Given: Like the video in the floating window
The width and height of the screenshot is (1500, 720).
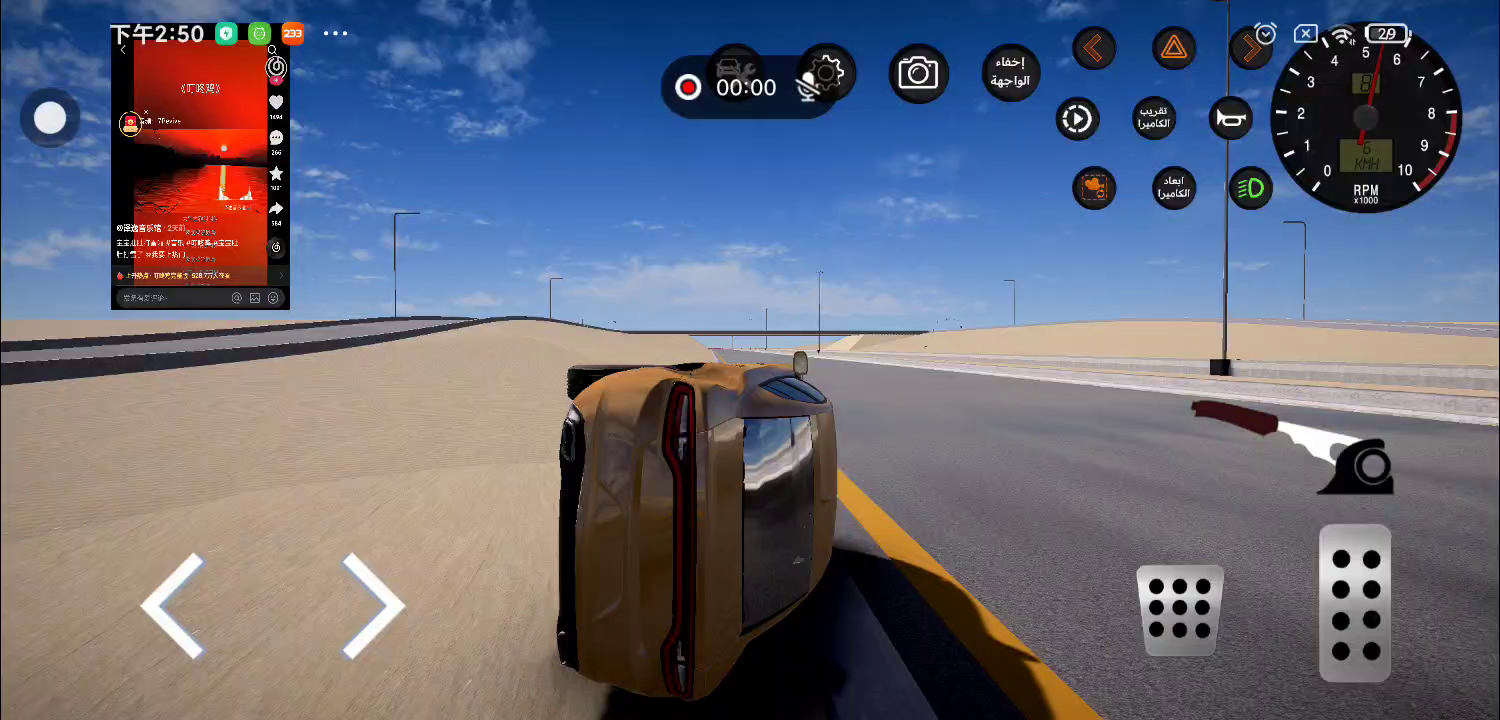Looking at the screenshot, I should pyautogui.click(x=276, y=103).
